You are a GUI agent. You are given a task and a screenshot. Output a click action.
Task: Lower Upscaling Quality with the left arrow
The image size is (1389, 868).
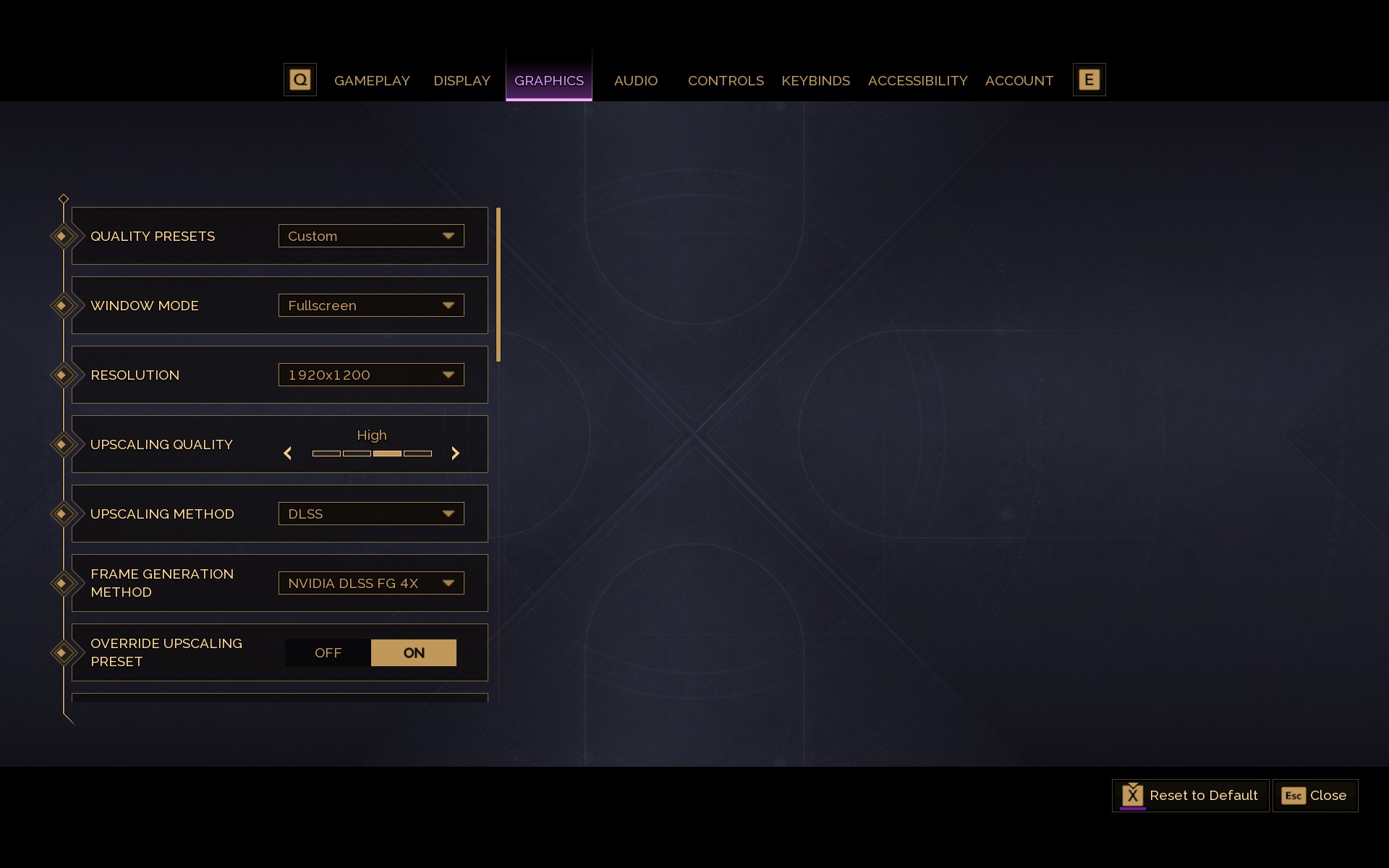point(288,454)
